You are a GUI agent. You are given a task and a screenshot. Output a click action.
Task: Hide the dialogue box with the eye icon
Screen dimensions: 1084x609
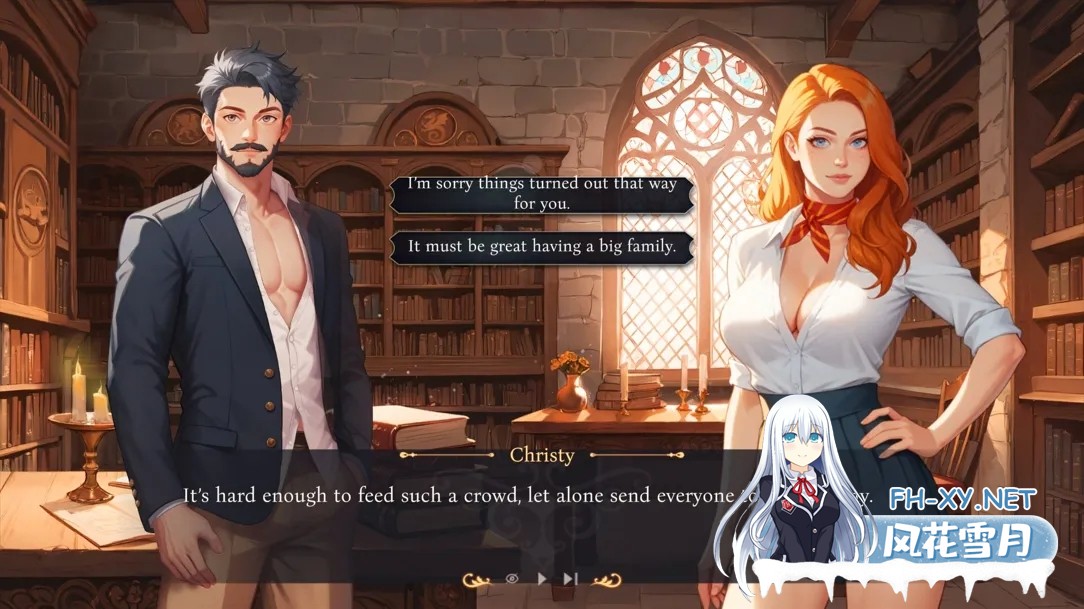pyautogui.click(x=512, y=578)
